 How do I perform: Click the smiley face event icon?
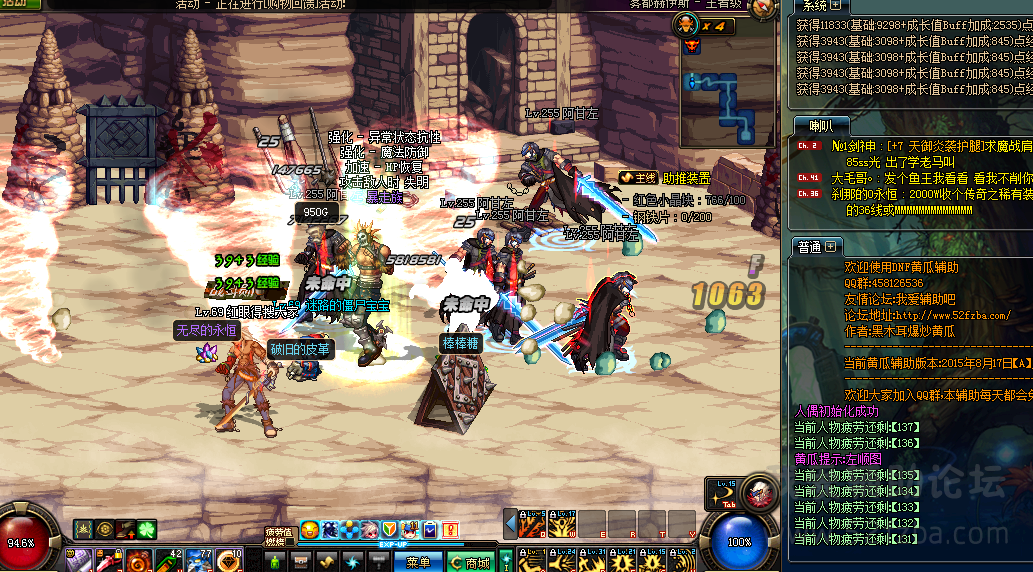pyautogui.click(x=310, y=528)
